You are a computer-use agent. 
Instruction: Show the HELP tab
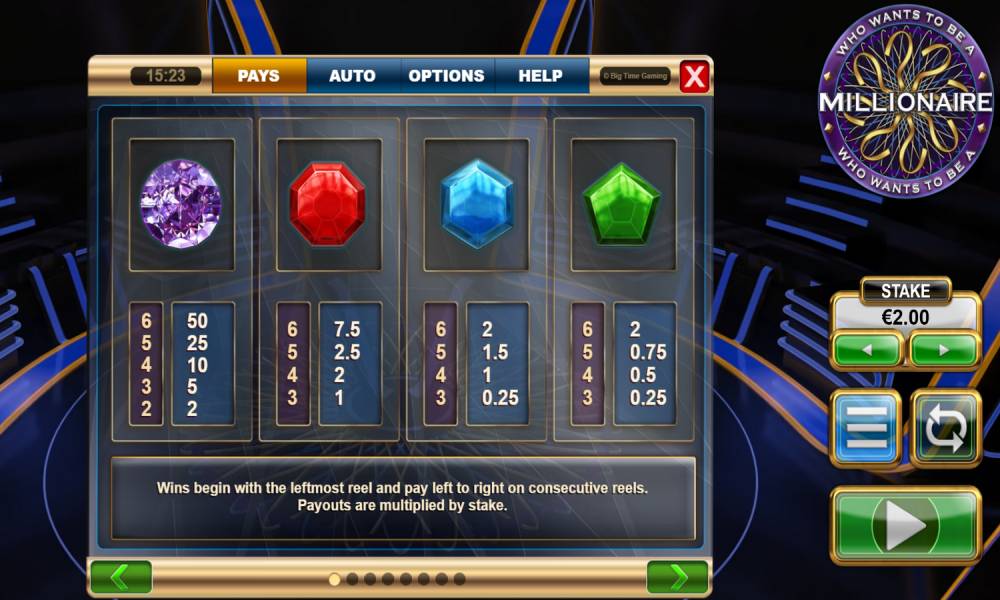(542, 76)
